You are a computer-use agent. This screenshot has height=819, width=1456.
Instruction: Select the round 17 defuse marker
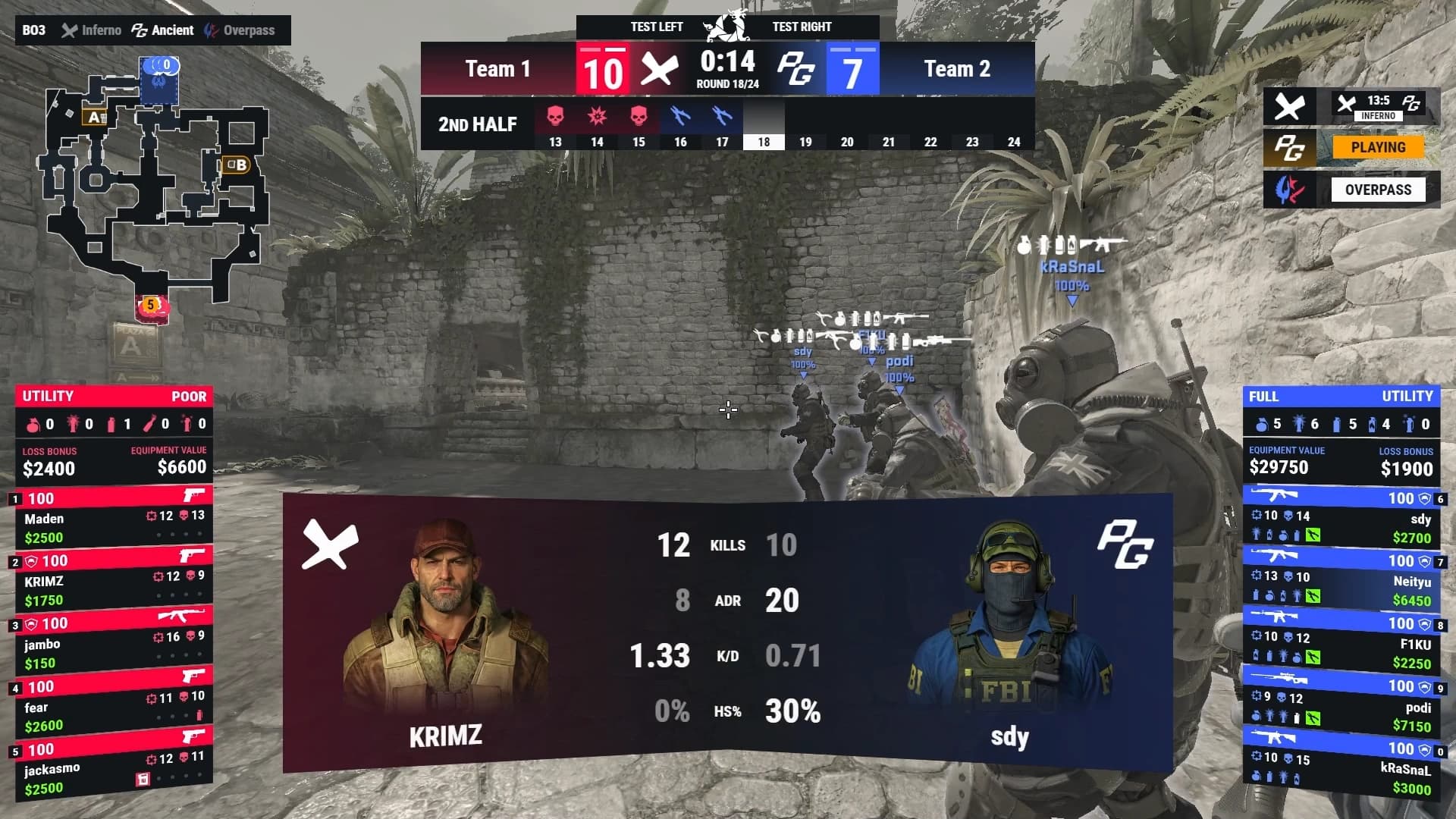click(722, 116)
